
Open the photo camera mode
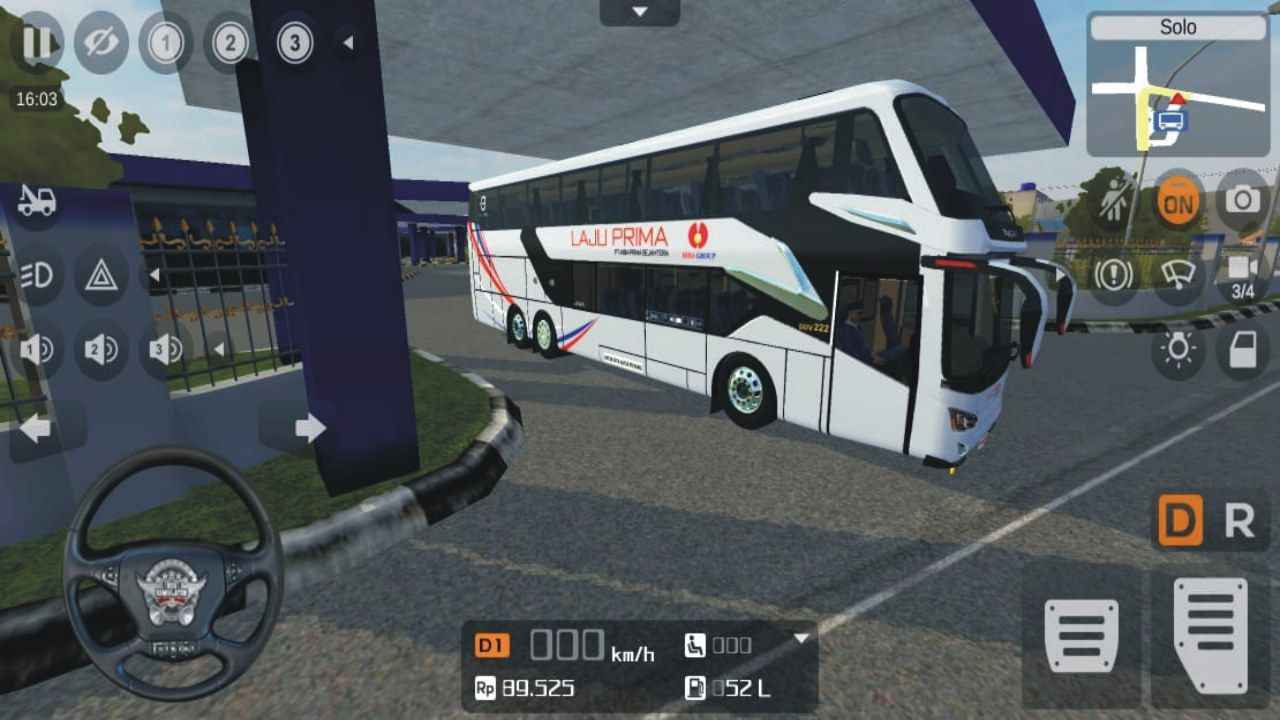pos(1240,200)
